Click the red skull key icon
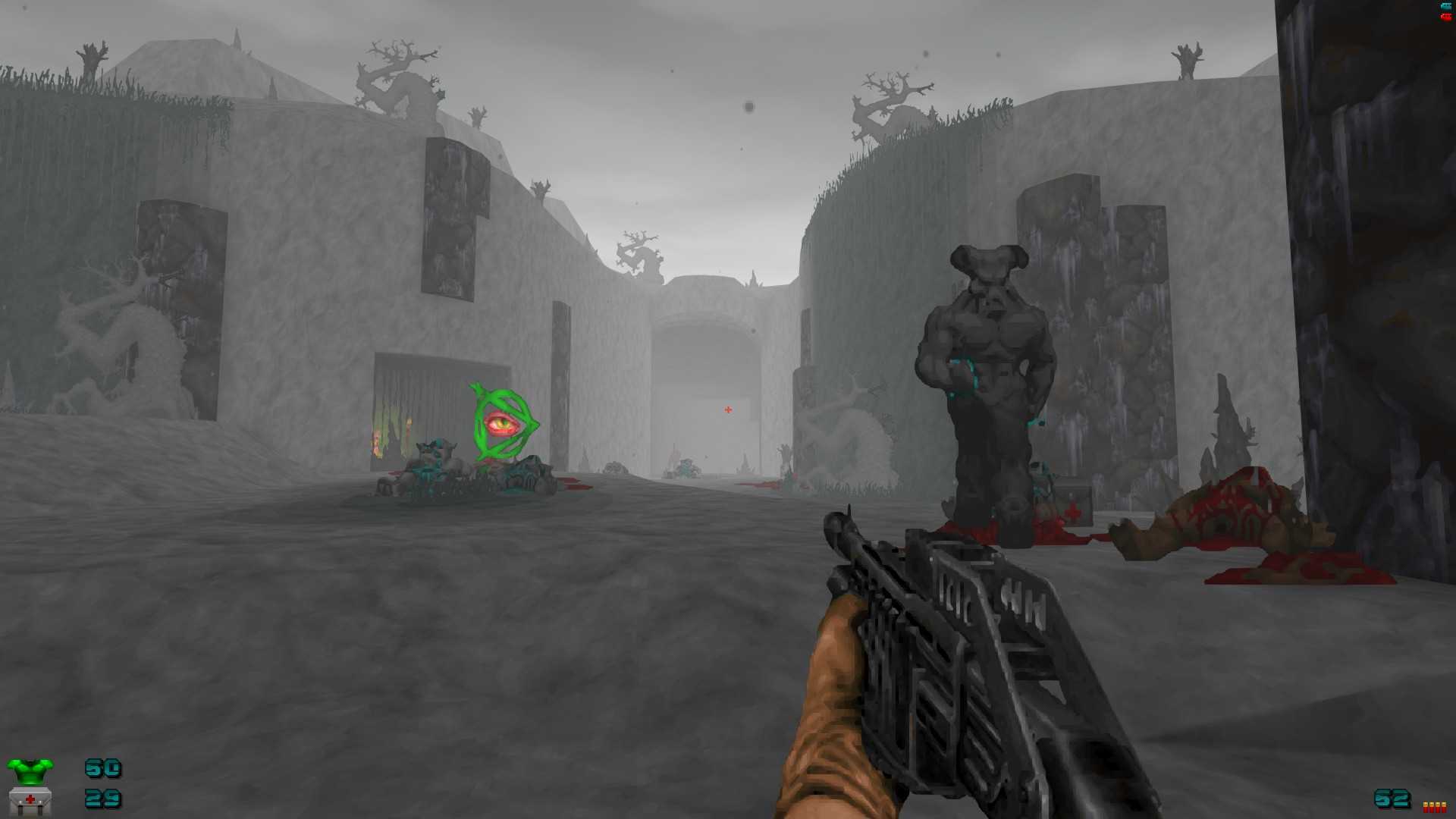Viewport: 1456px width, 819px height. coord(1445,16)
